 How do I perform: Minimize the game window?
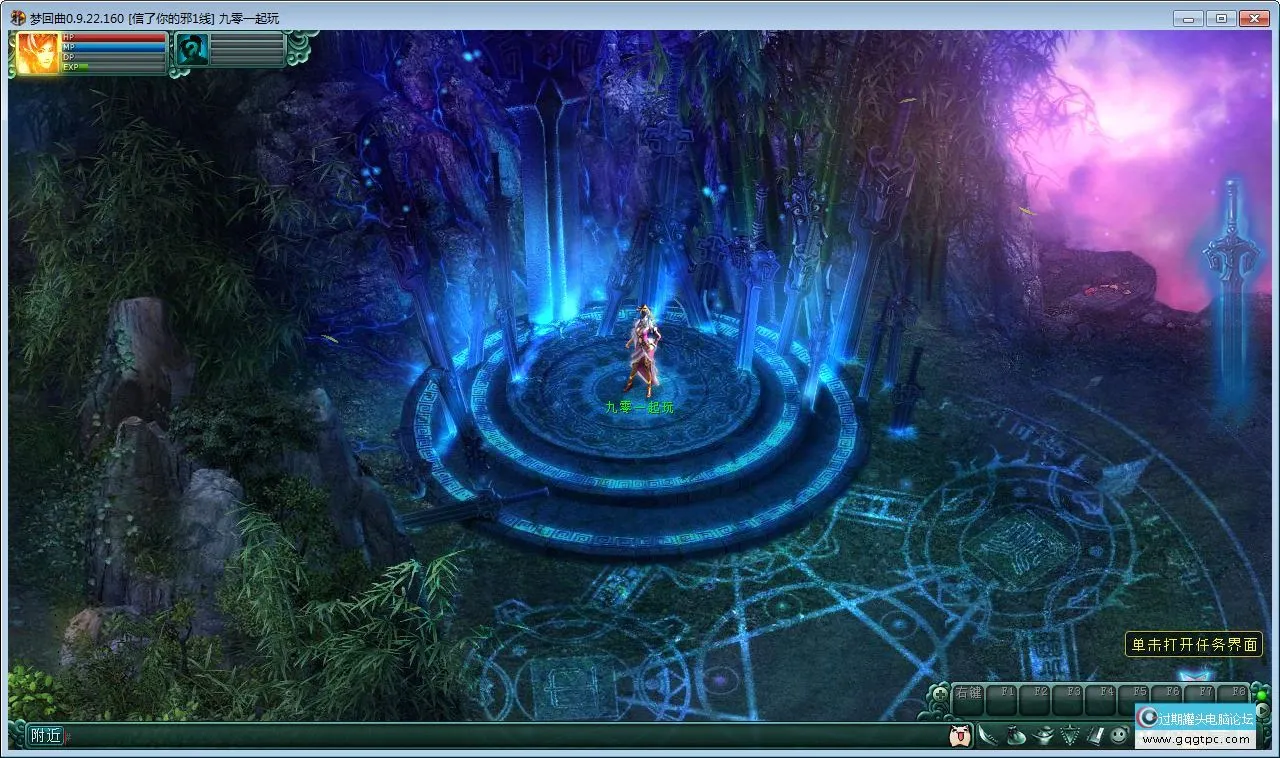(x=1189, y=18)
